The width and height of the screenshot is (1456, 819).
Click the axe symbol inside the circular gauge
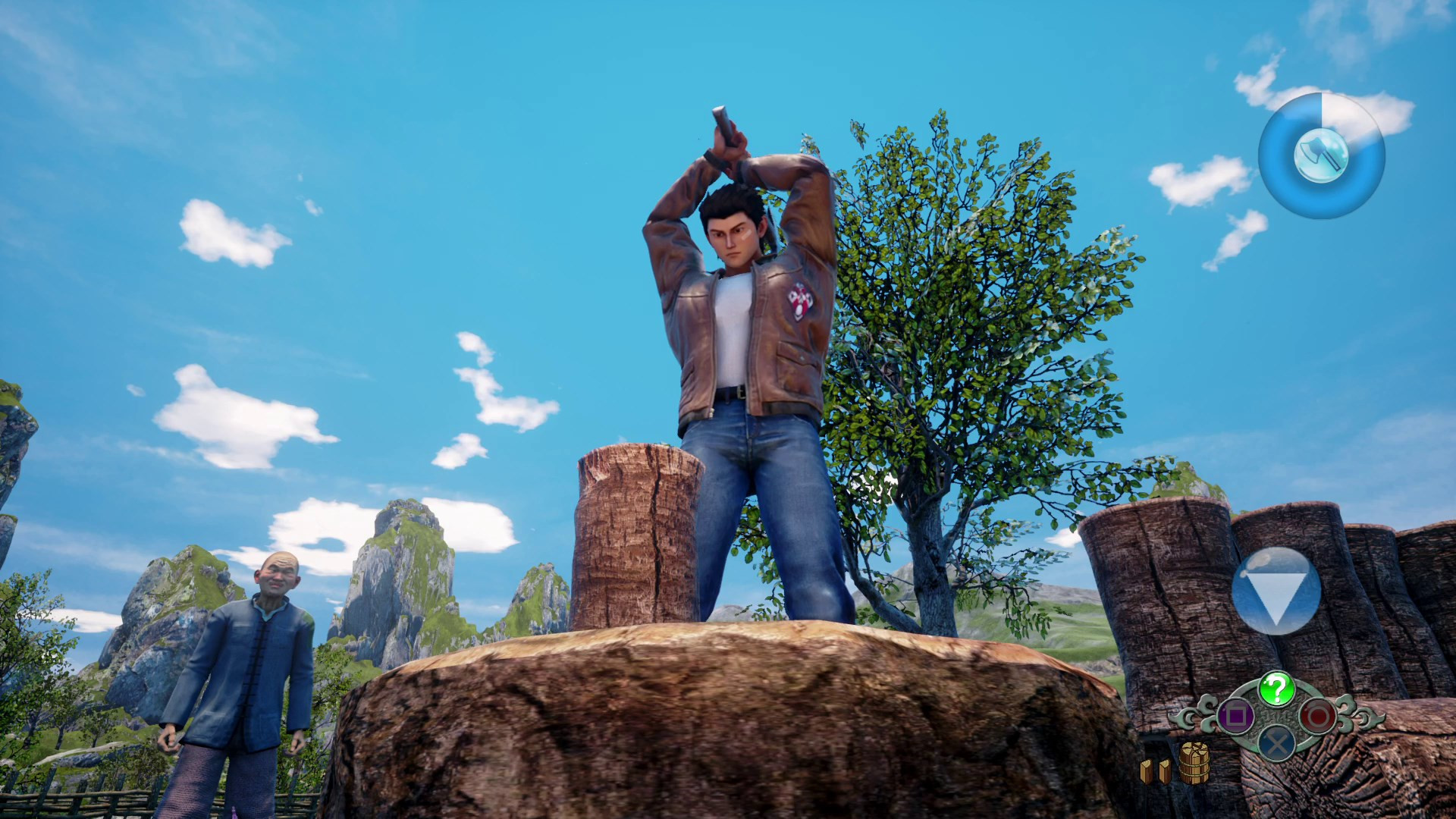[1322, 155]
